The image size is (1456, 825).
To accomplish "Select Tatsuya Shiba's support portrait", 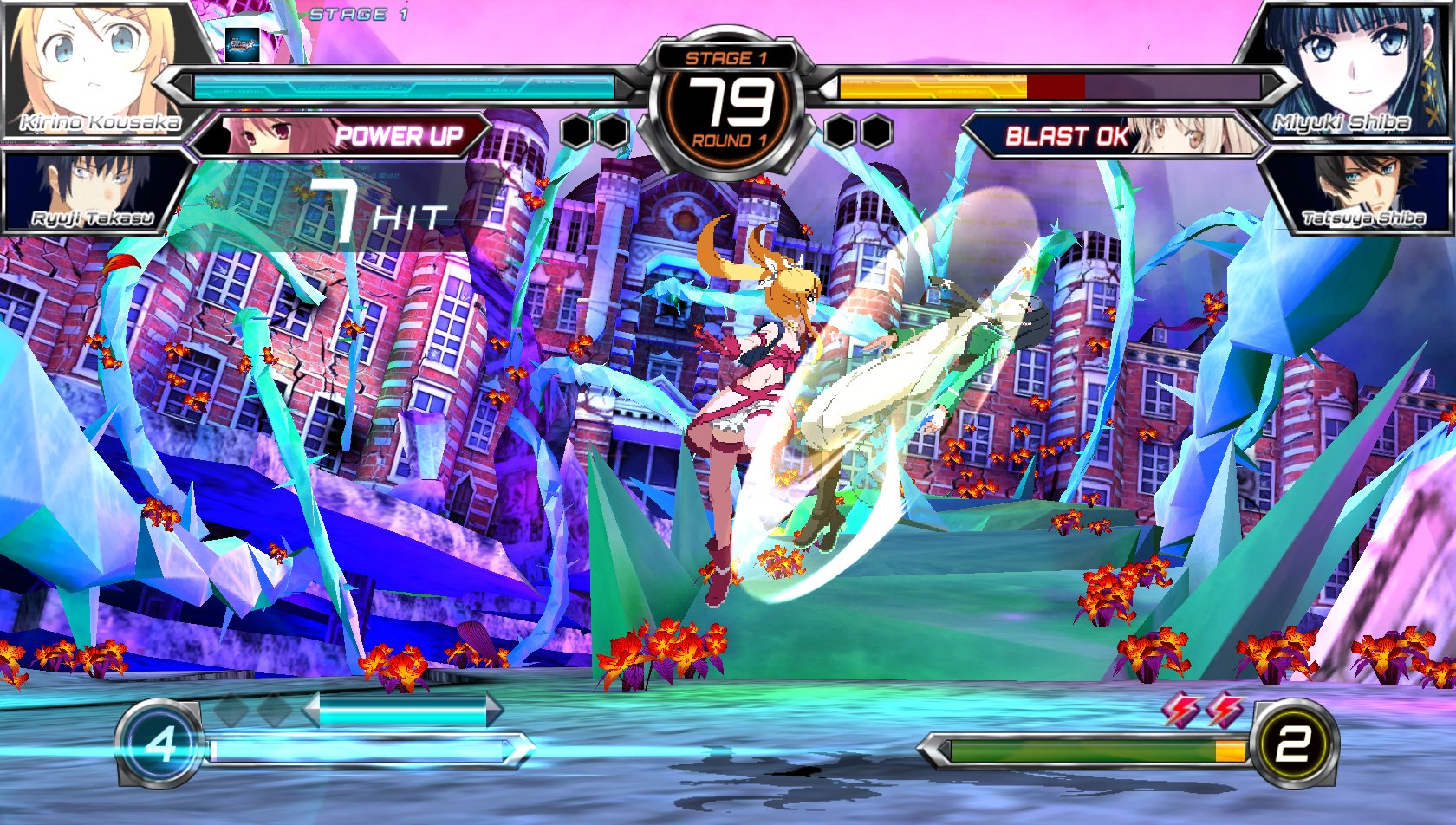I will tap(1361, 191).
